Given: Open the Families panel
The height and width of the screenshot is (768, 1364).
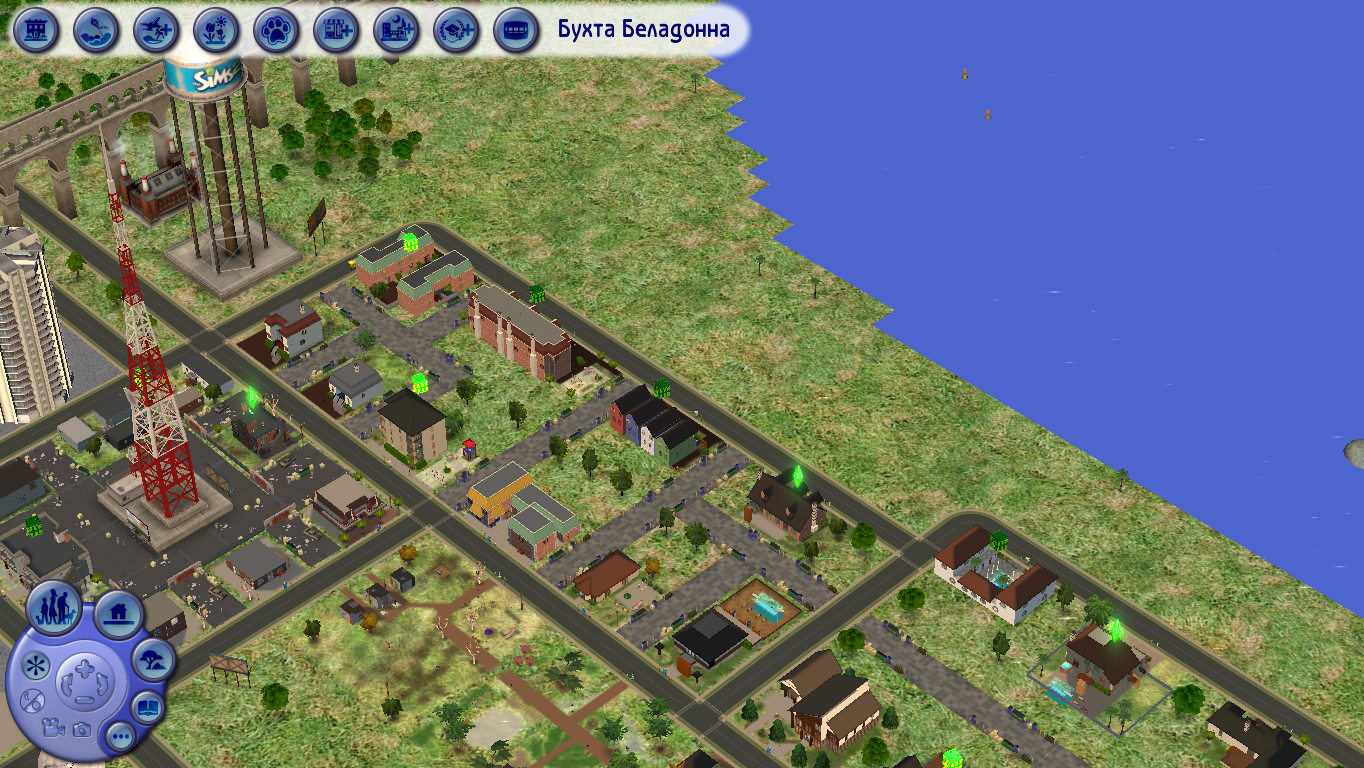Looking at the screenshot, I should pyautogui.click(x=54, y=607).
